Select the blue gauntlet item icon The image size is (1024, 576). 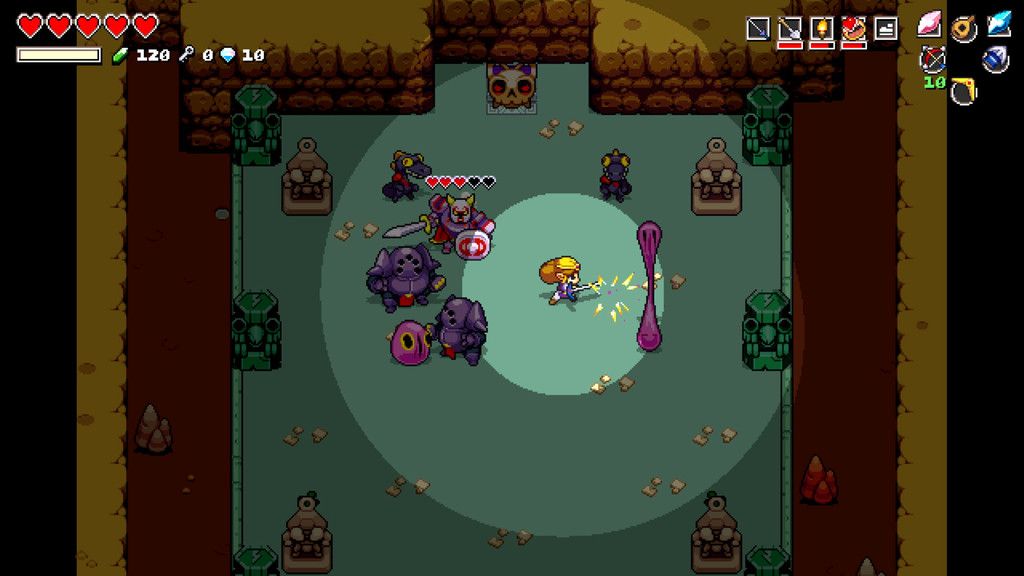point(995,59)
